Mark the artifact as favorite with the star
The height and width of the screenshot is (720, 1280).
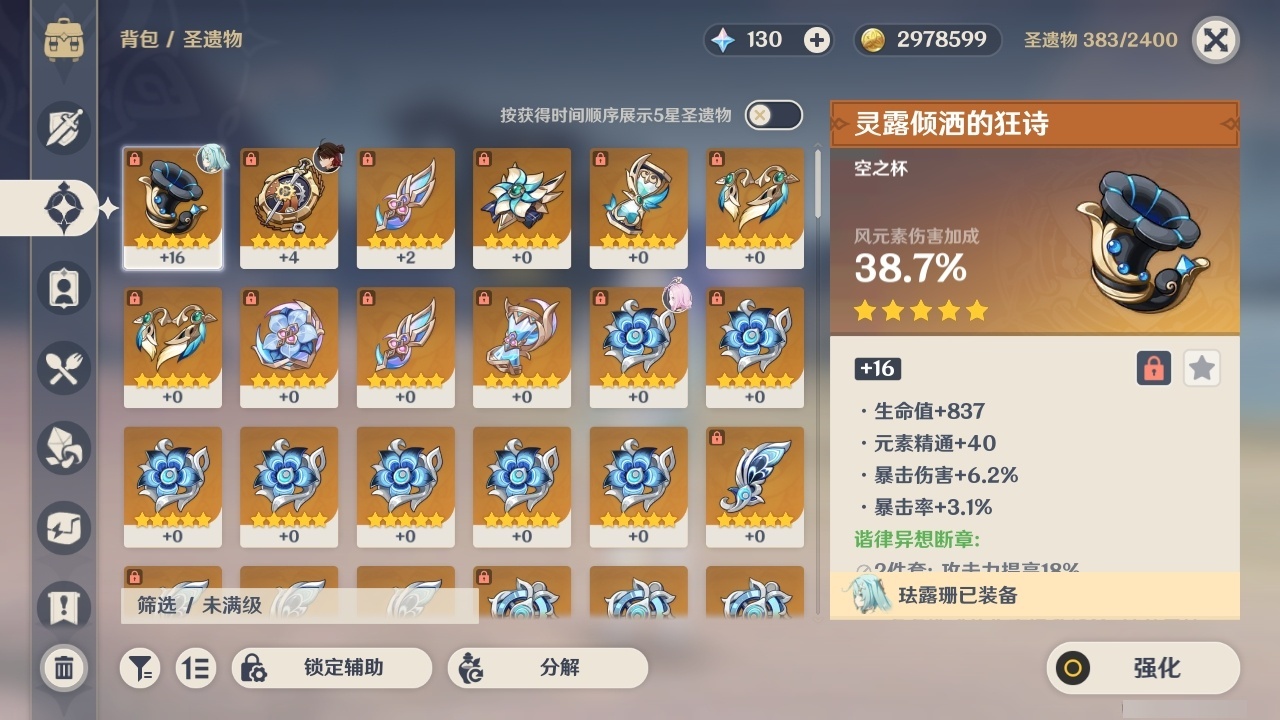1201,368
